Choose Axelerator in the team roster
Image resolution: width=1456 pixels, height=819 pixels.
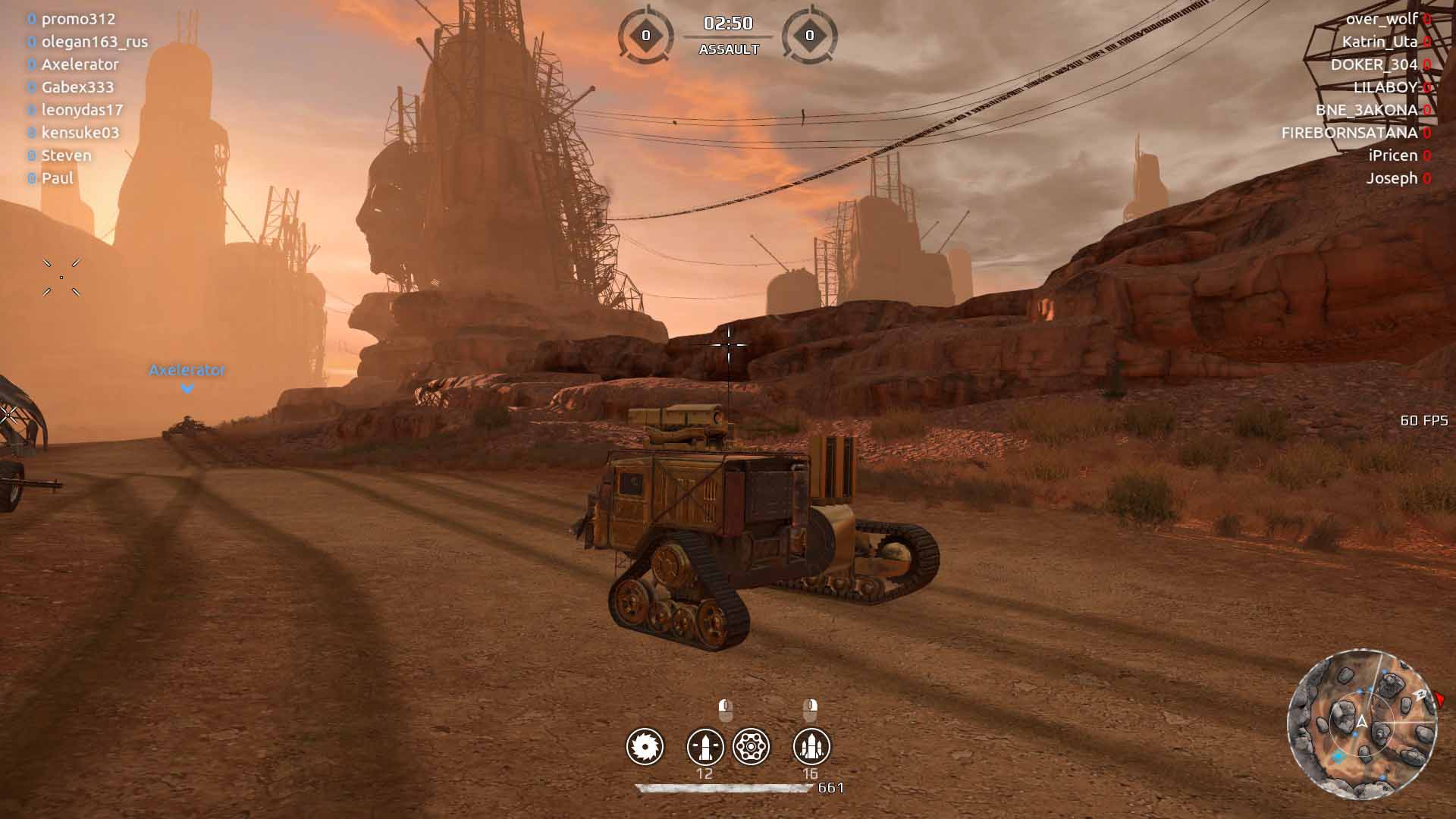[x=80, y=64]
